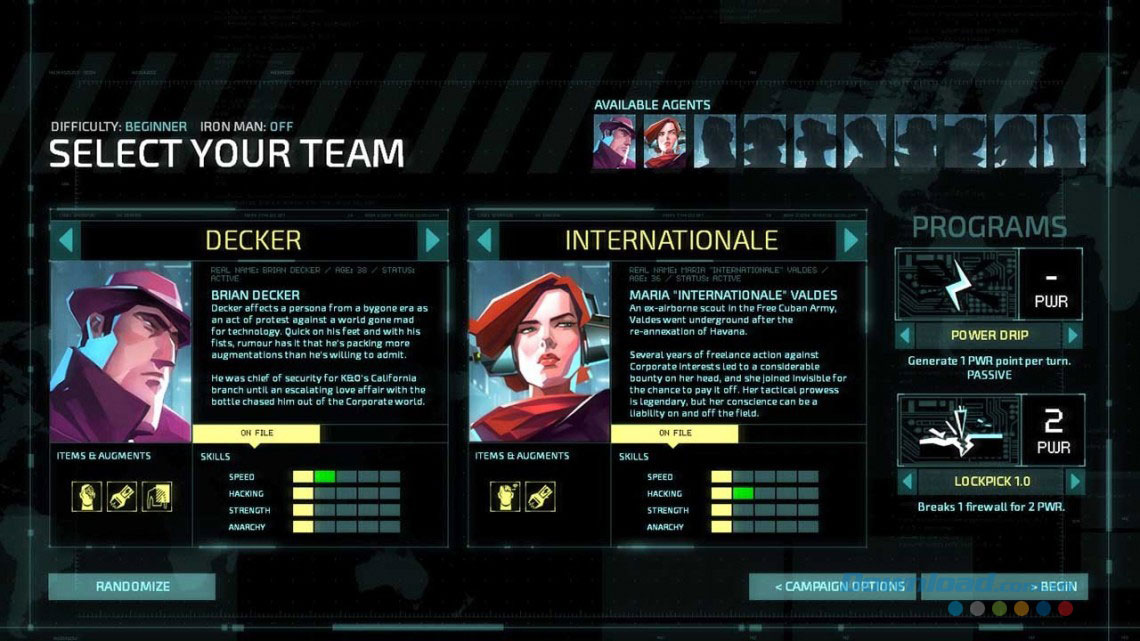Cycle Internationale to the next agent
1140x641 pixels.
(851, 240)
